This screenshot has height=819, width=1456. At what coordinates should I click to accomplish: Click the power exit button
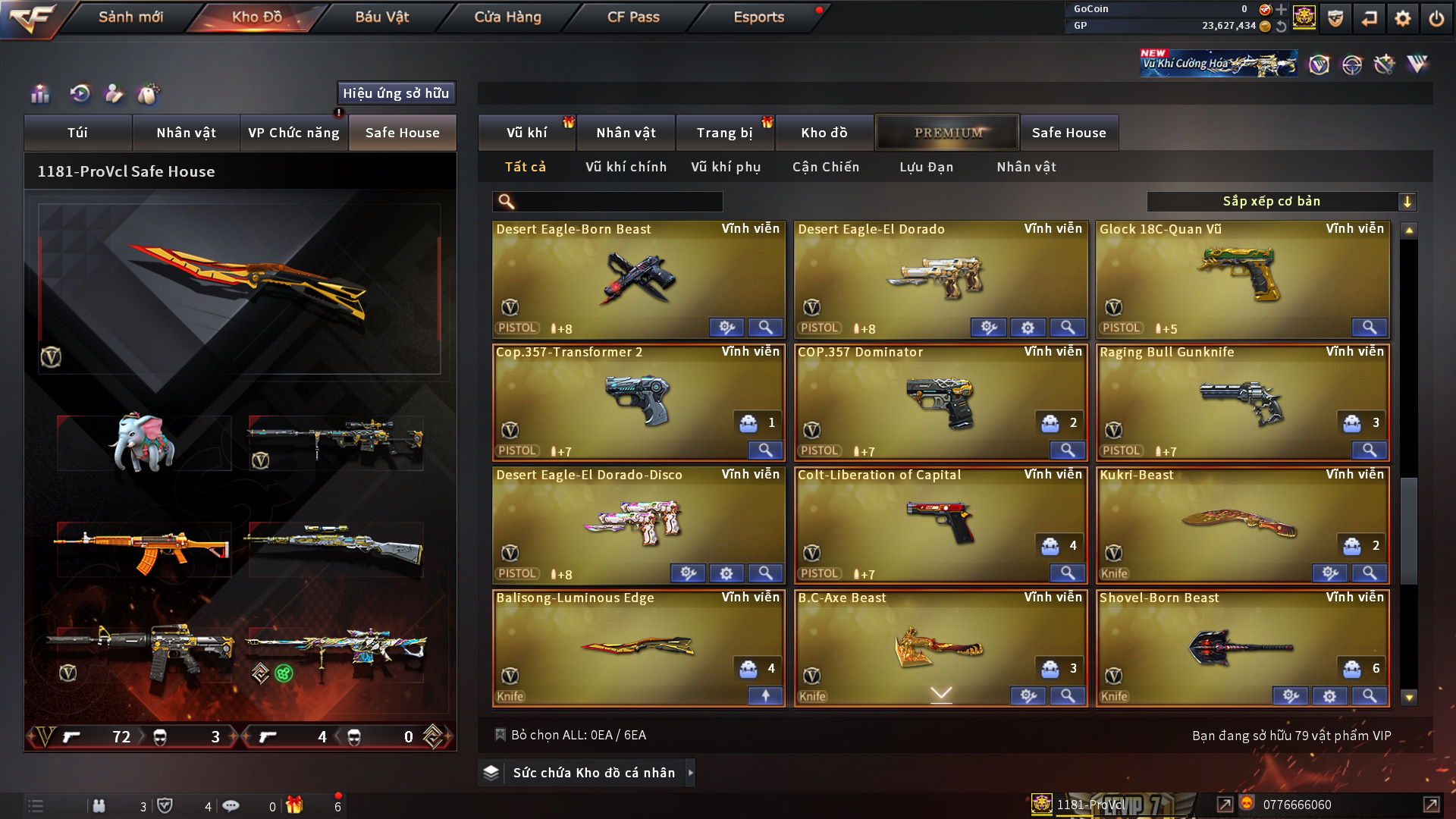[1436, 18]
